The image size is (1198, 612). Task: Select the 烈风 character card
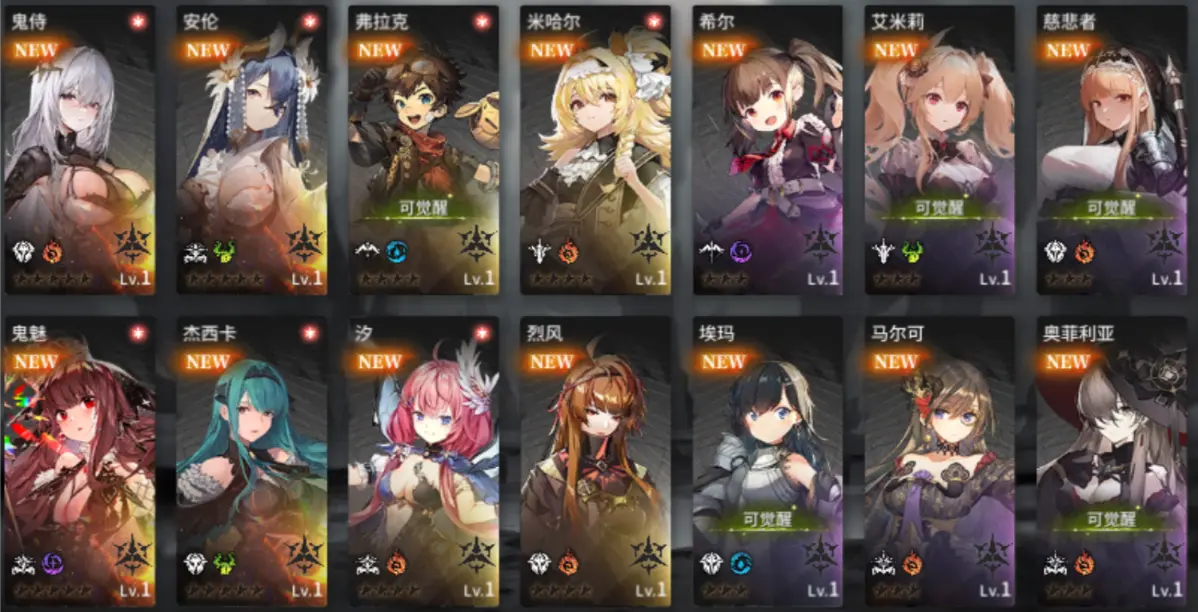tap(596, 460)
